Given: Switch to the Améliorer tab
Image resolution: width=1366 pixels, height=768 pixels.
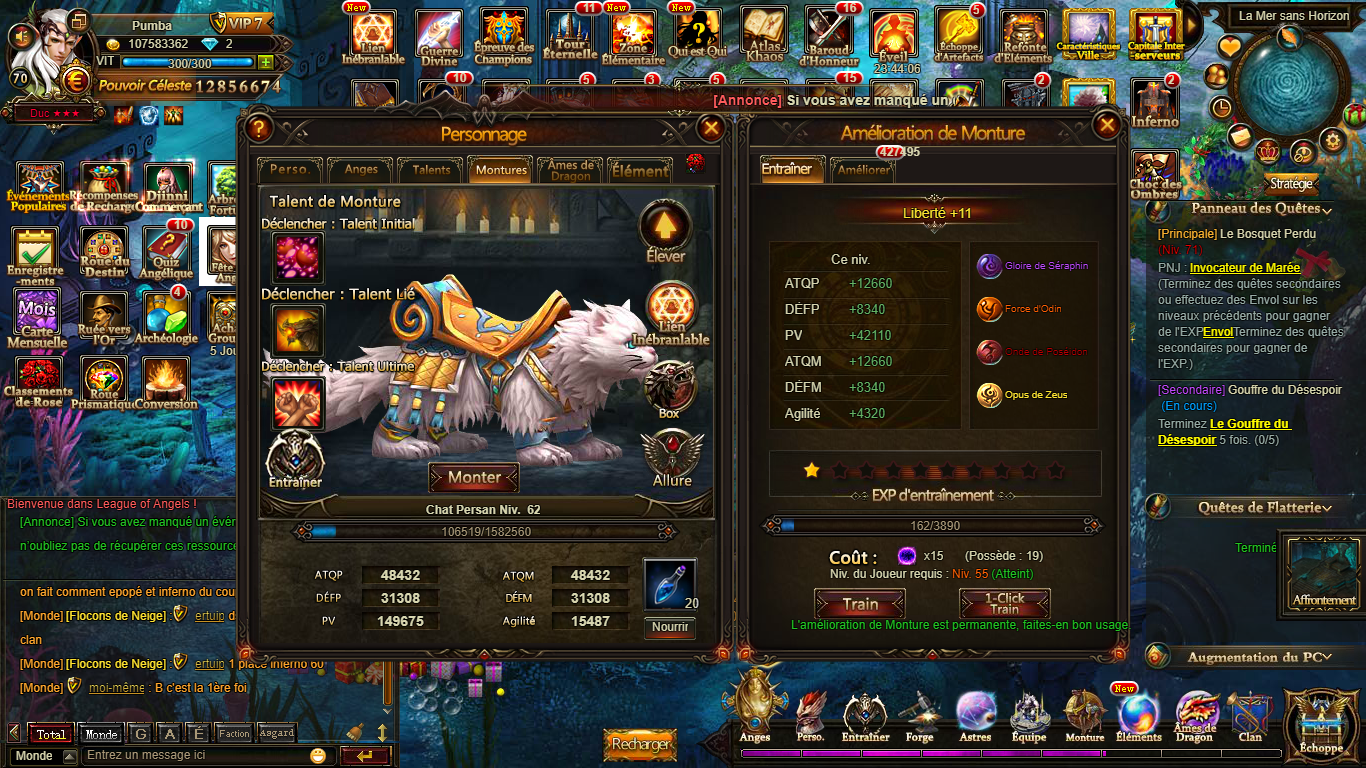Looking at the screenshot, I should click(x=861, y=170).
